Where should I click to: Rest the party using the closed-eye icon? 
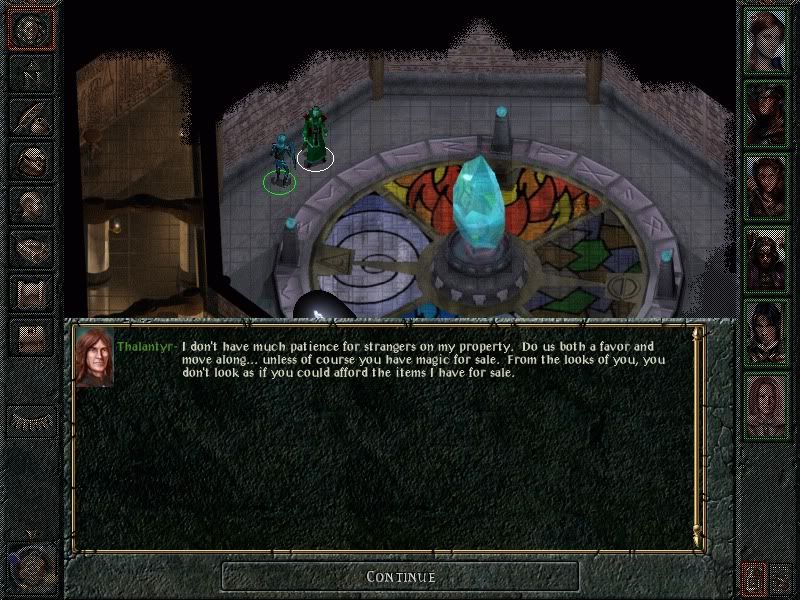(x=30, y=421)
